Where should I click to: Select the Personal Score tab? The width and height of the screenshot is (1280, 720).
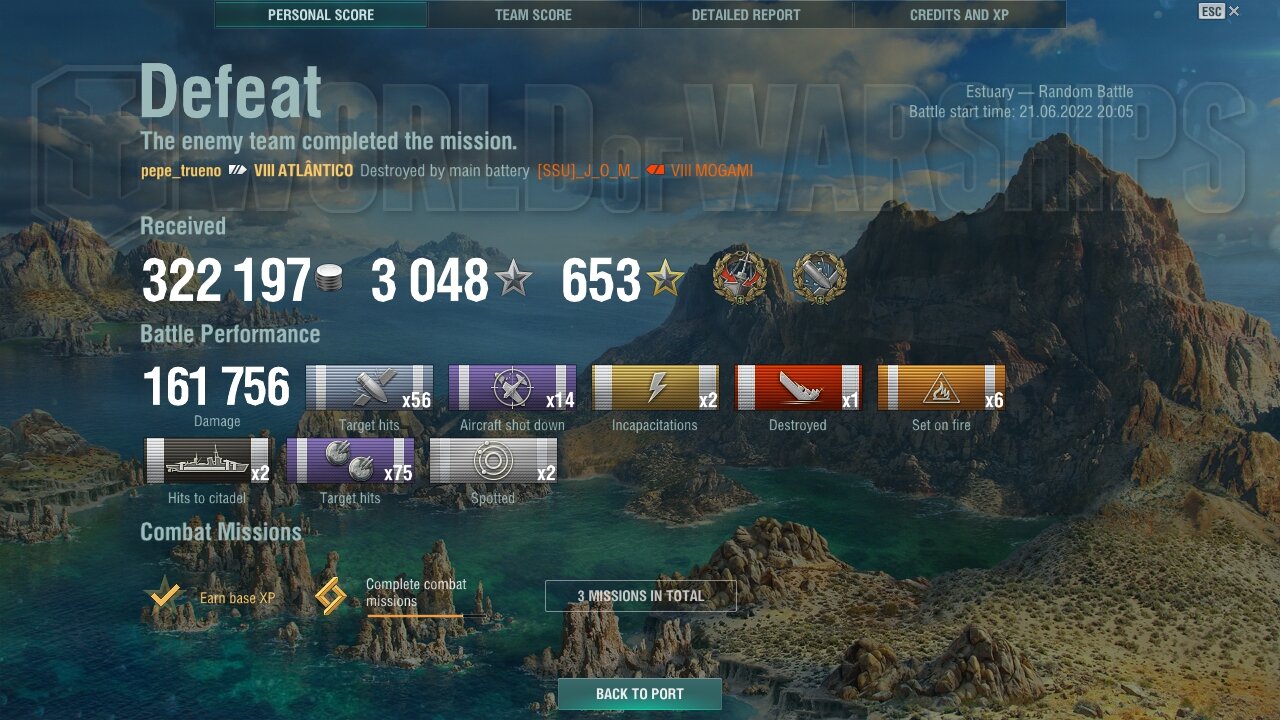point(321,15)
